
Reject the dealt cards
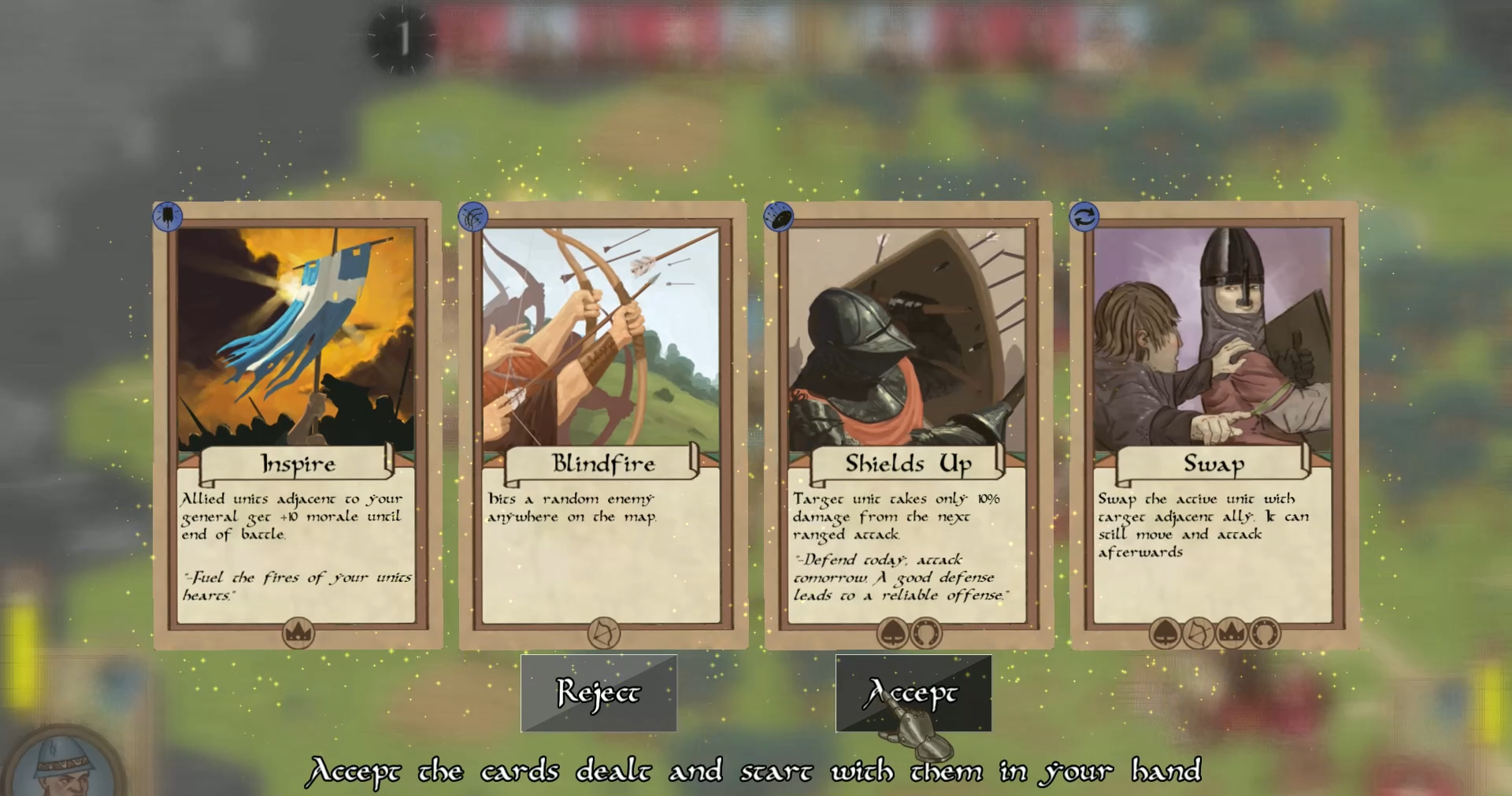tap(598, 693)
